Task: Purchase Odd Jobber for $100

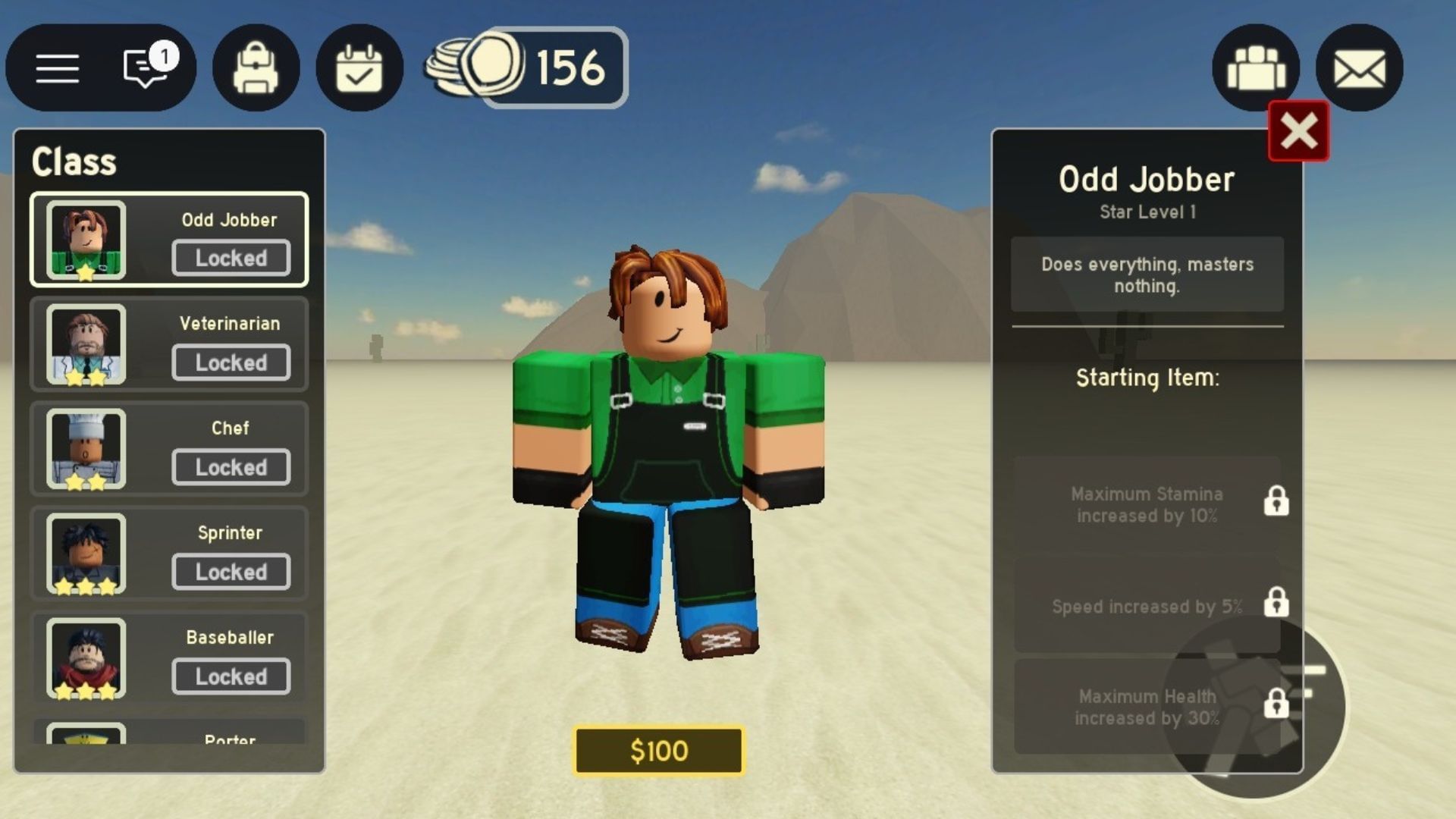Action: [658, 752]
